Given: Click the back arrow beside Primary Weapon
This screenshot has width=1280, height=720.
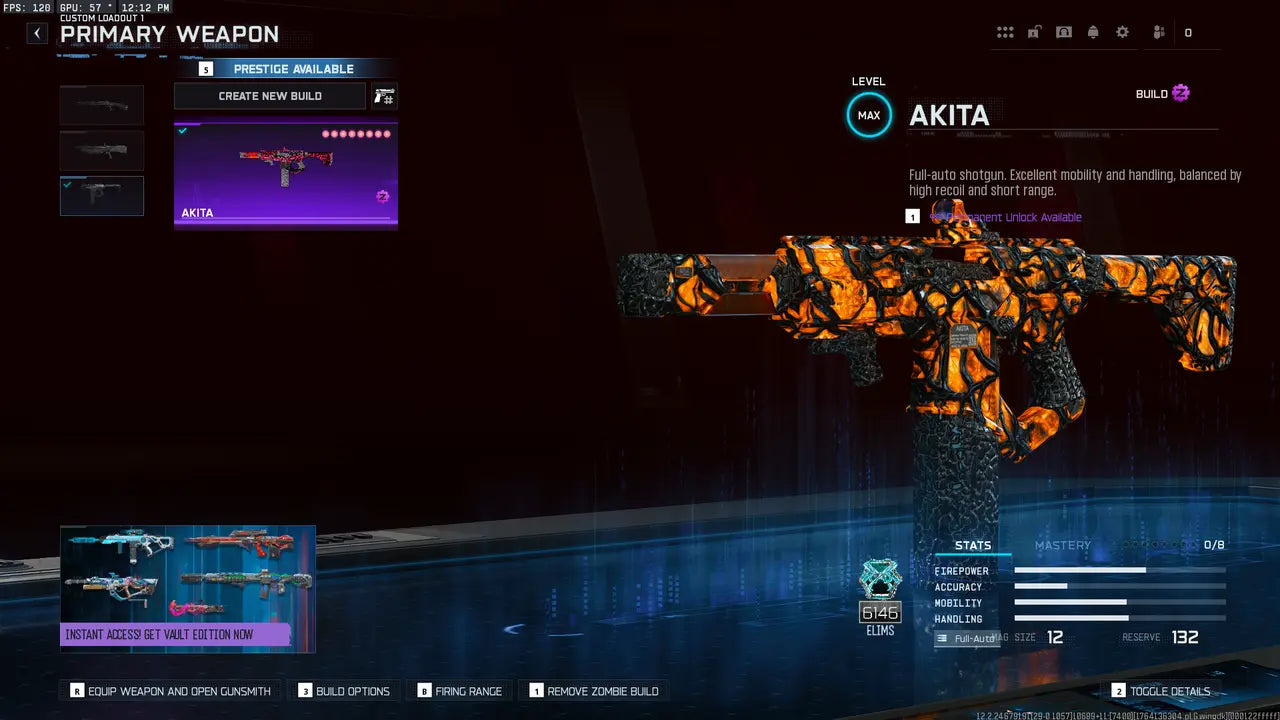Looking at the screenshot, I should (x=36, y=32).
